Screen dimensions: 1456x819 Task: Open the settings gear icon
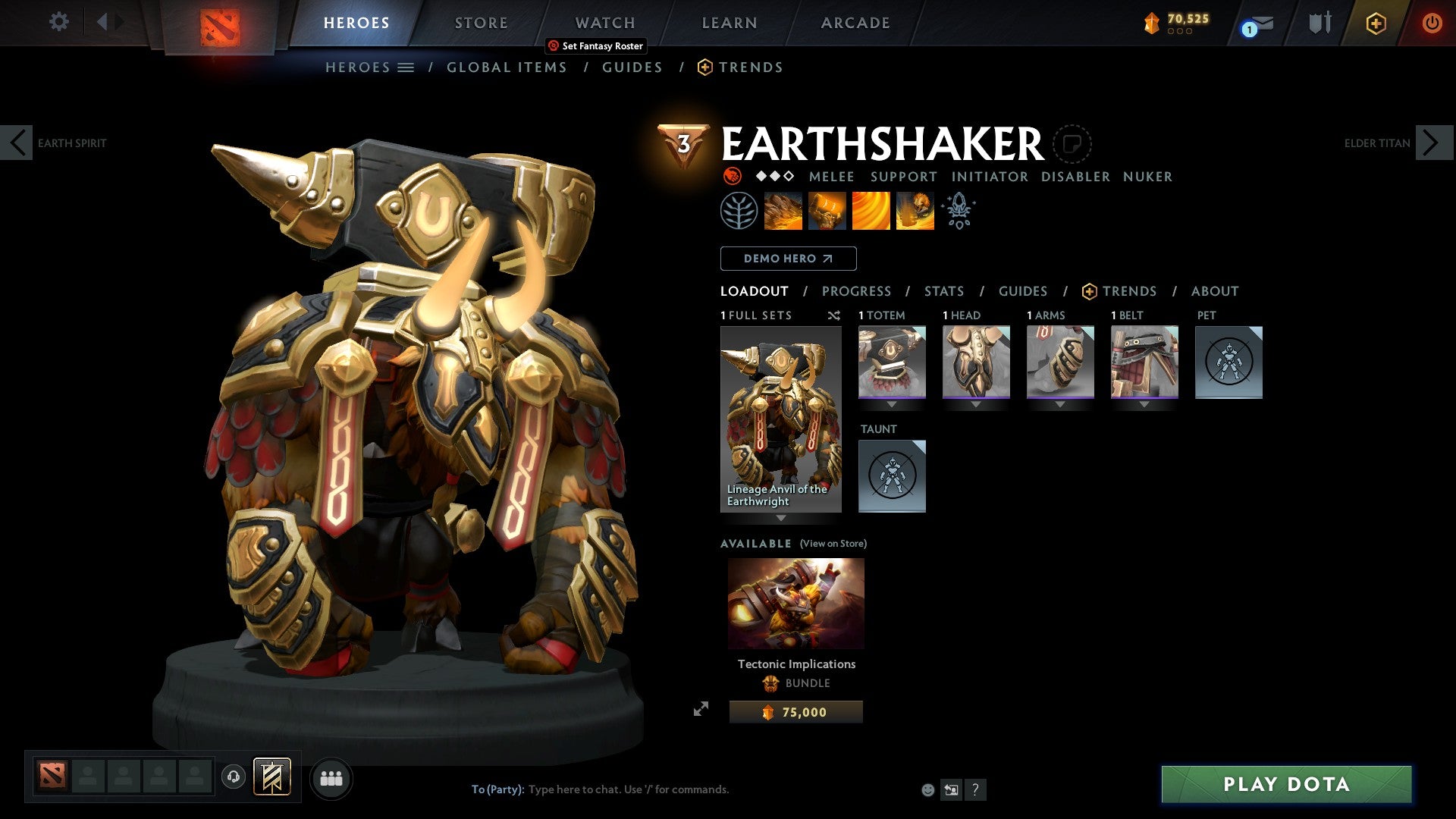[x=58, y=22]
